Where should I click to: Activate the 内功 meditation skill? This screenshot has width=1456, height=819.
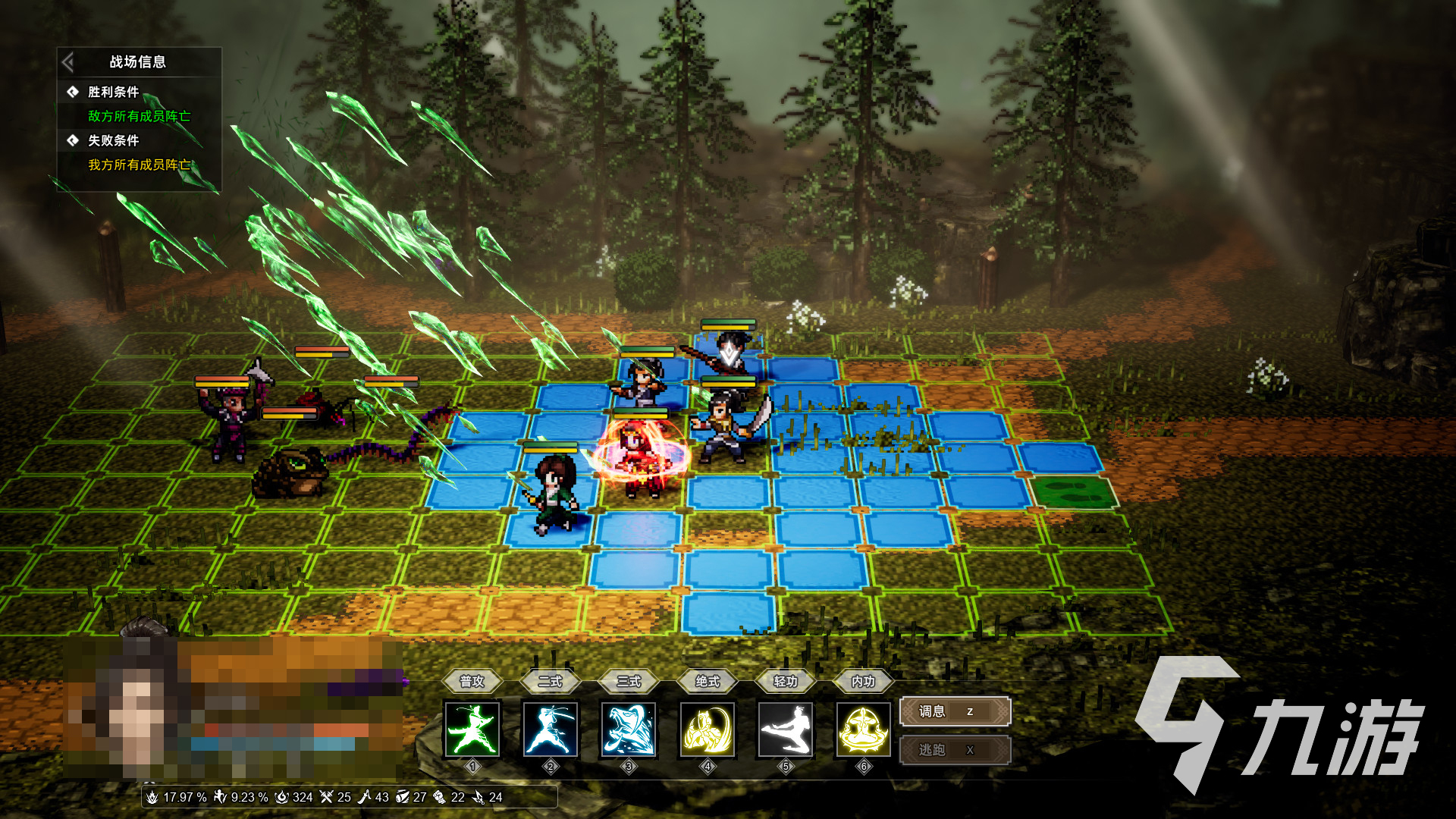click(x=863, y=730)
